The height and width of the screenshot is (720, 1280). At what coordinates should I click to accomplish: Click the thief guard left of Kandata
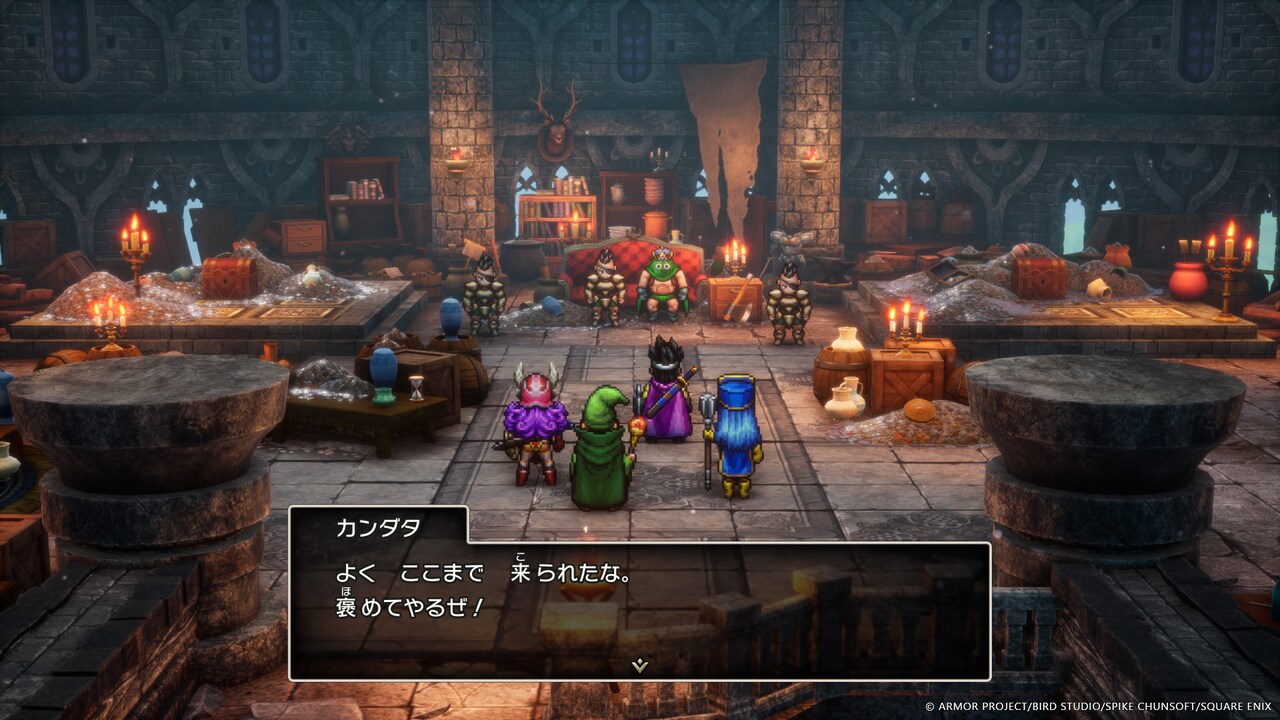(605, 290)
